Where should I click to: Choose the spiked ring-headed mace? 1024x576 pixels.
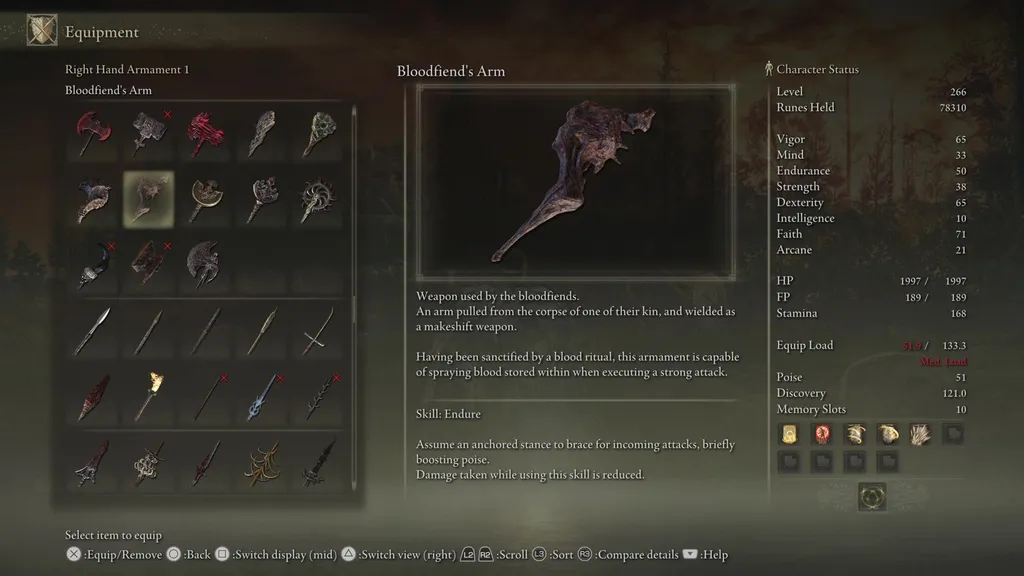tap(318, 199)
